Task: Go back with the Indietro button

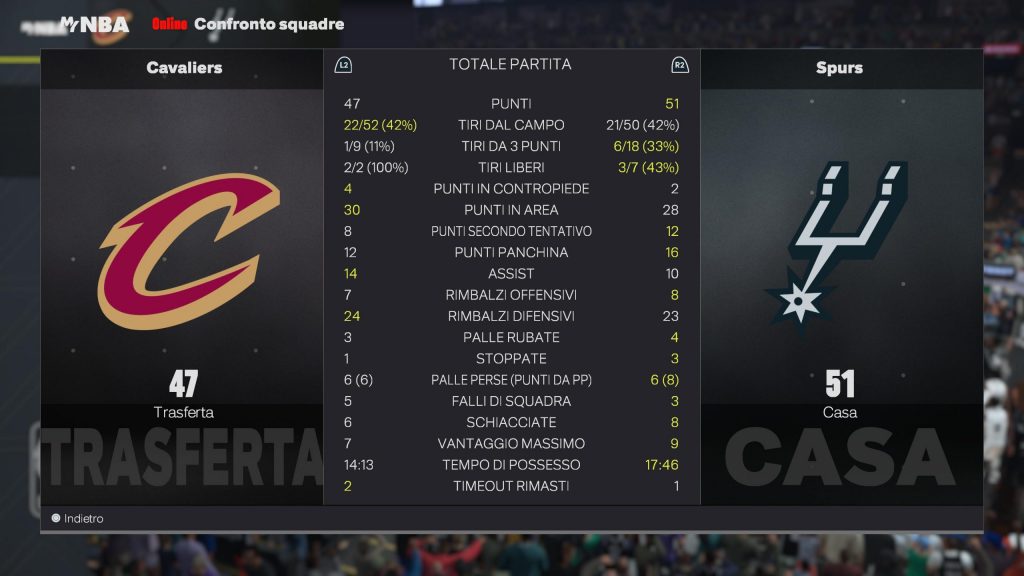Action: (x=78, y=519)
